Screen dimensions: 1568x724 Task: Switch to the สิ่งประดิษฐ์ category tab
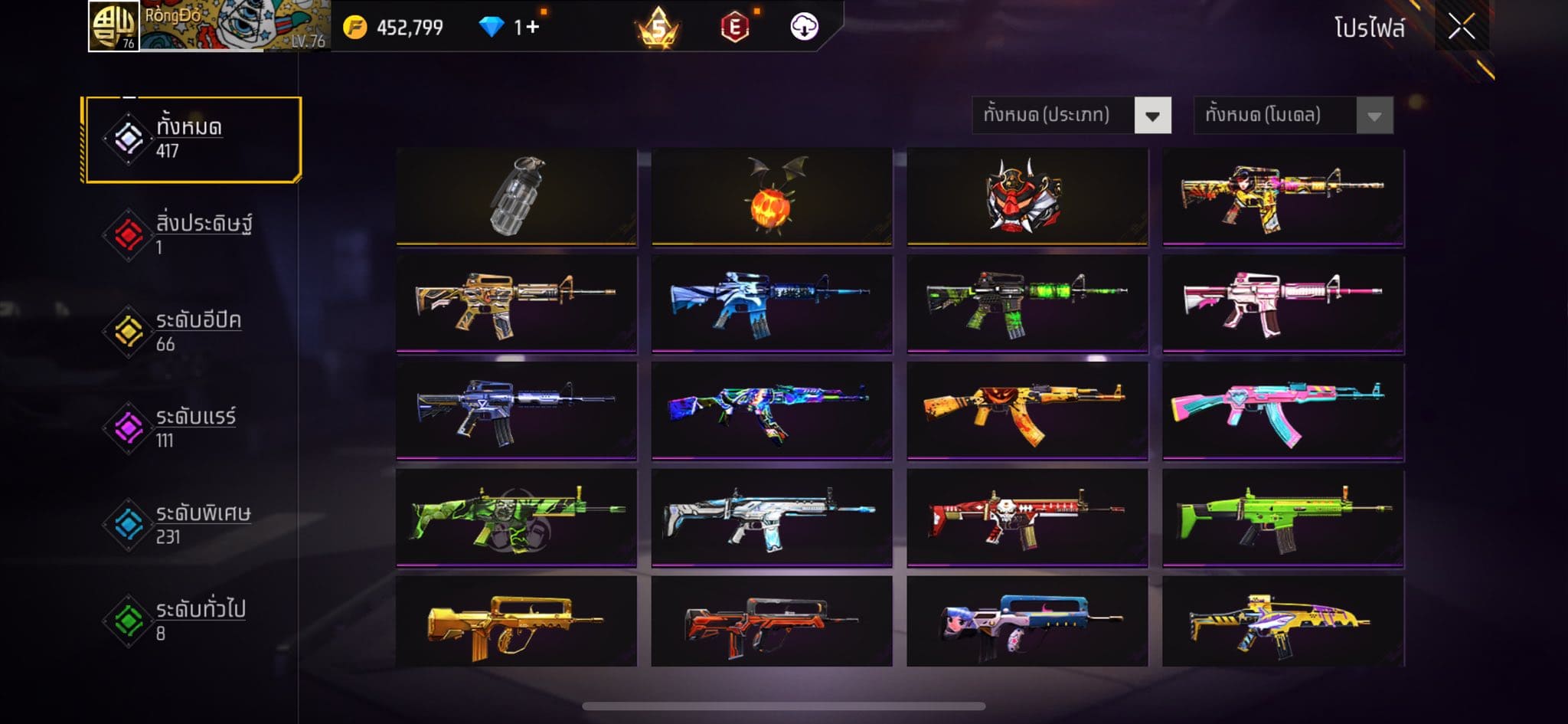click(192, 234)
